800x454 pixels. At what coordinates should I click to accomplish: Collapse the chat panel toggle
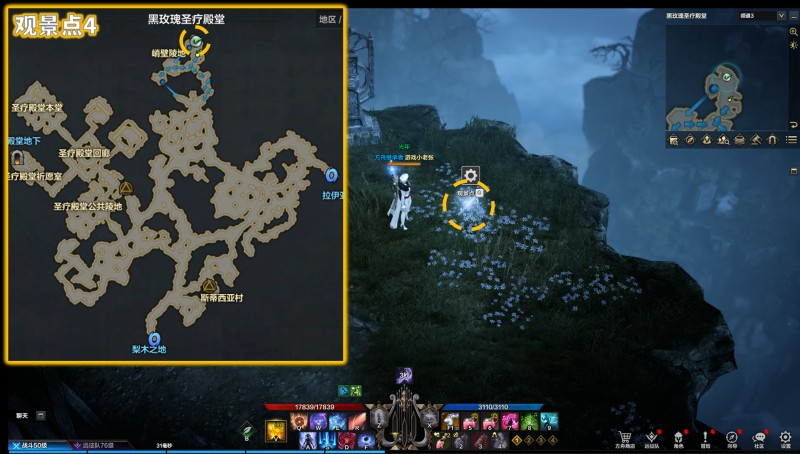[x=41, y=414]
